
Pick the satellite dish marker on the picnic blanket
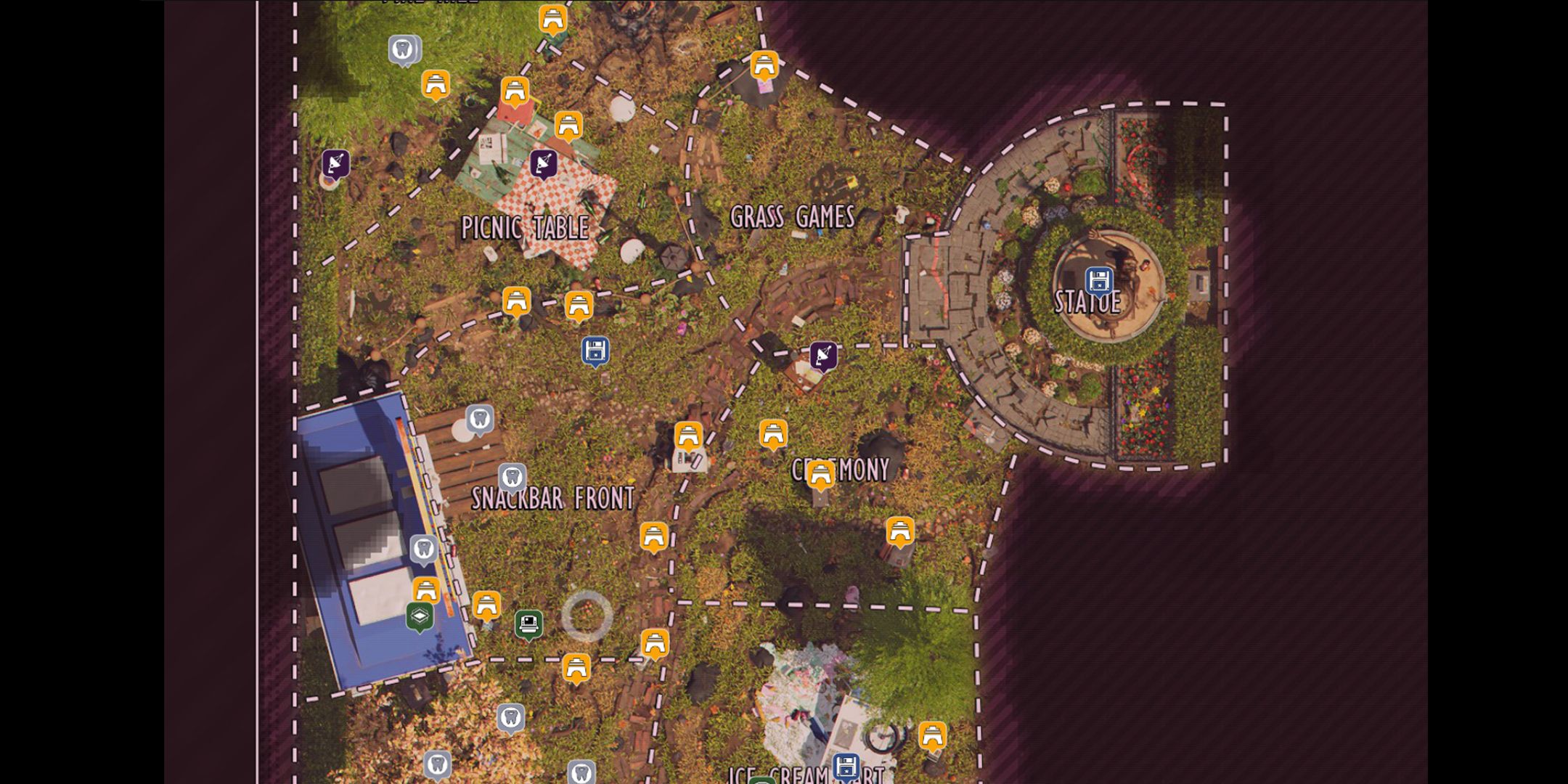click(543, 164)
